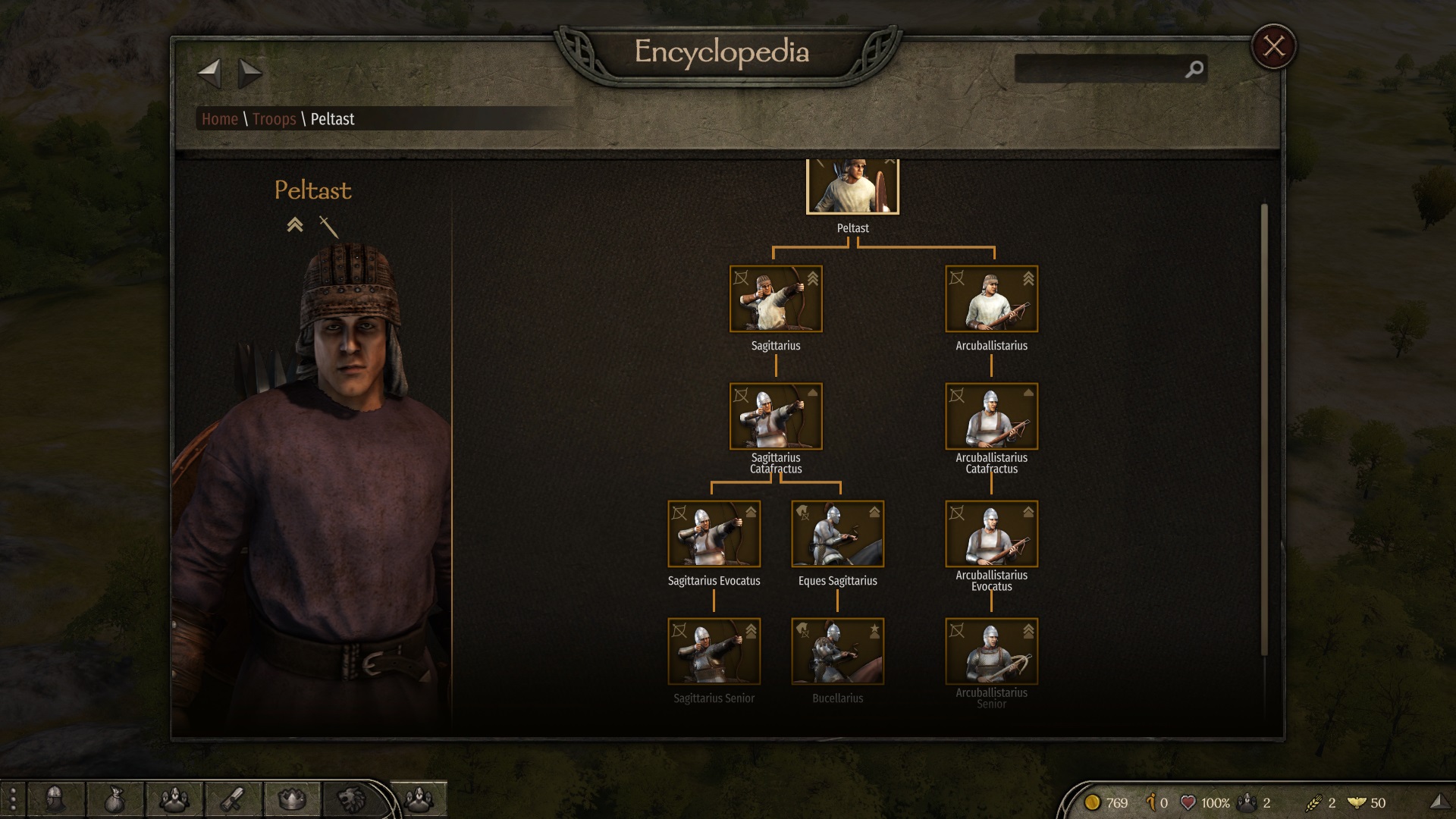Select the Sagittarius troop node
Screen dimensions: 1456x819
tap(775, 299)
